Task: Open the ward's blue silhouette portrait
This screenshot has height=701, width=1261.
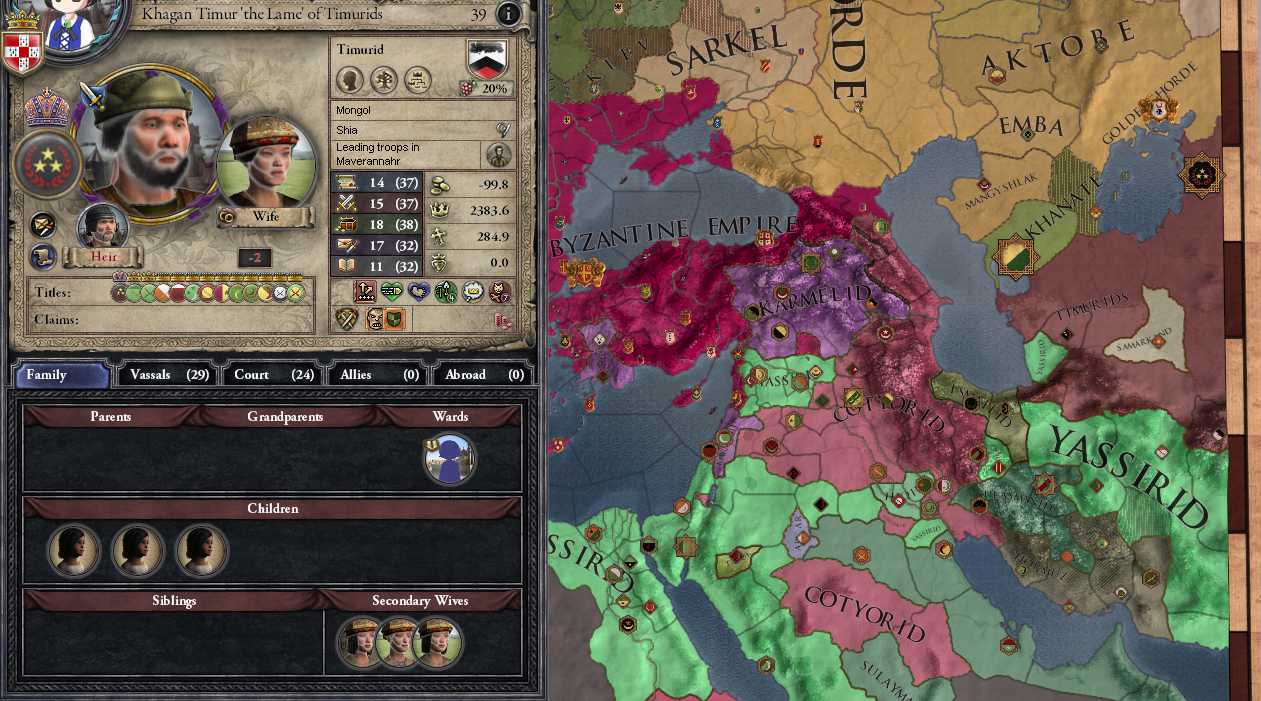Action: click(450, 460)
